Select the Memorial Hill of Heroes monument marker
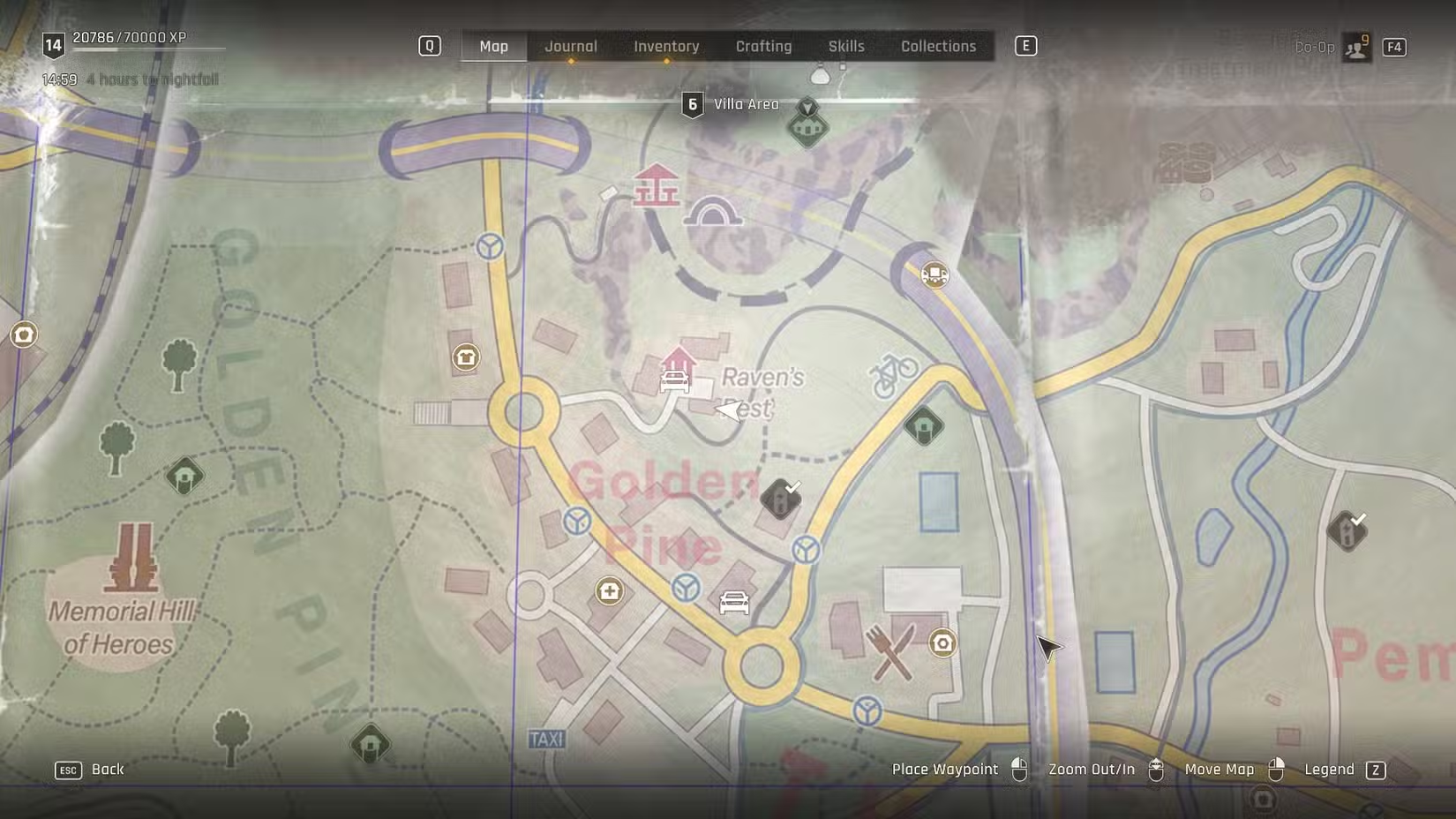 [132, 558]
